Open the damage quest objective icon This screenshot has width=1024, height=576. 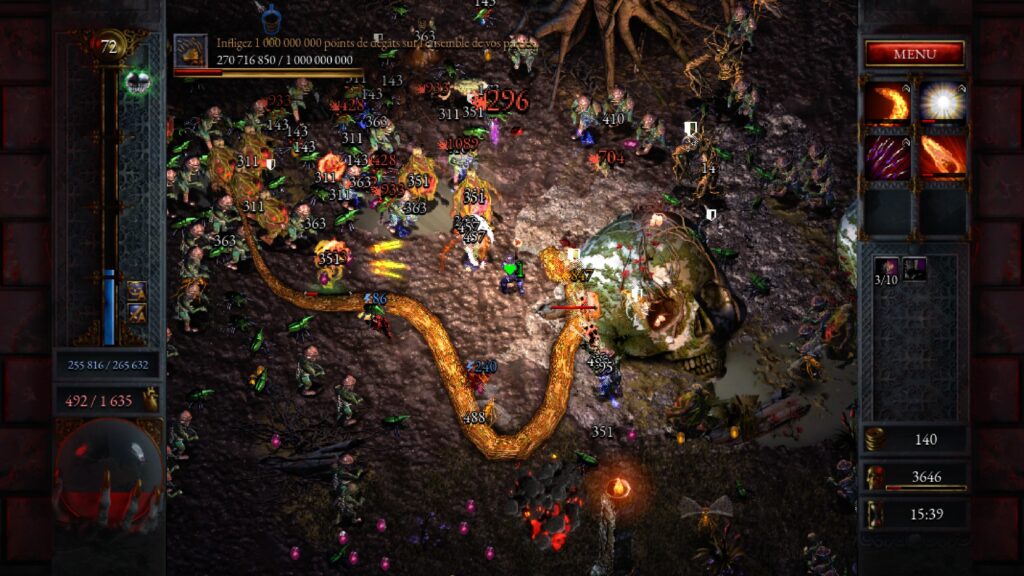(190, 51)
